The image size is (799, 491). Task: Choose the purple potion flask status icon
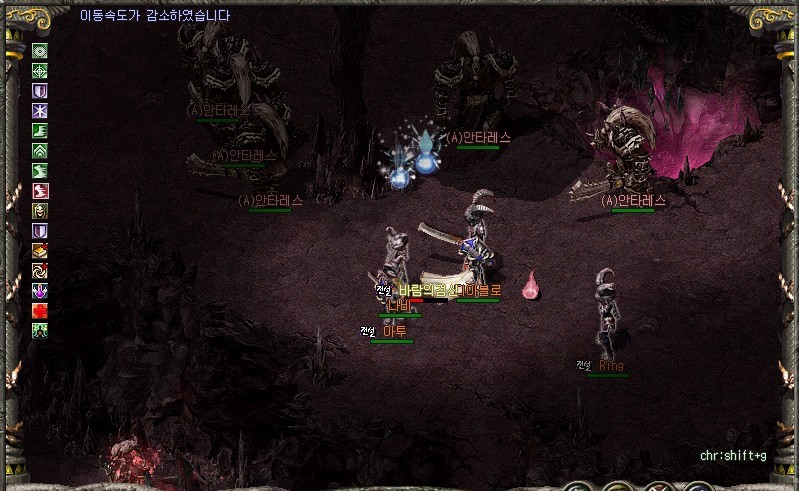coord(40,290)
